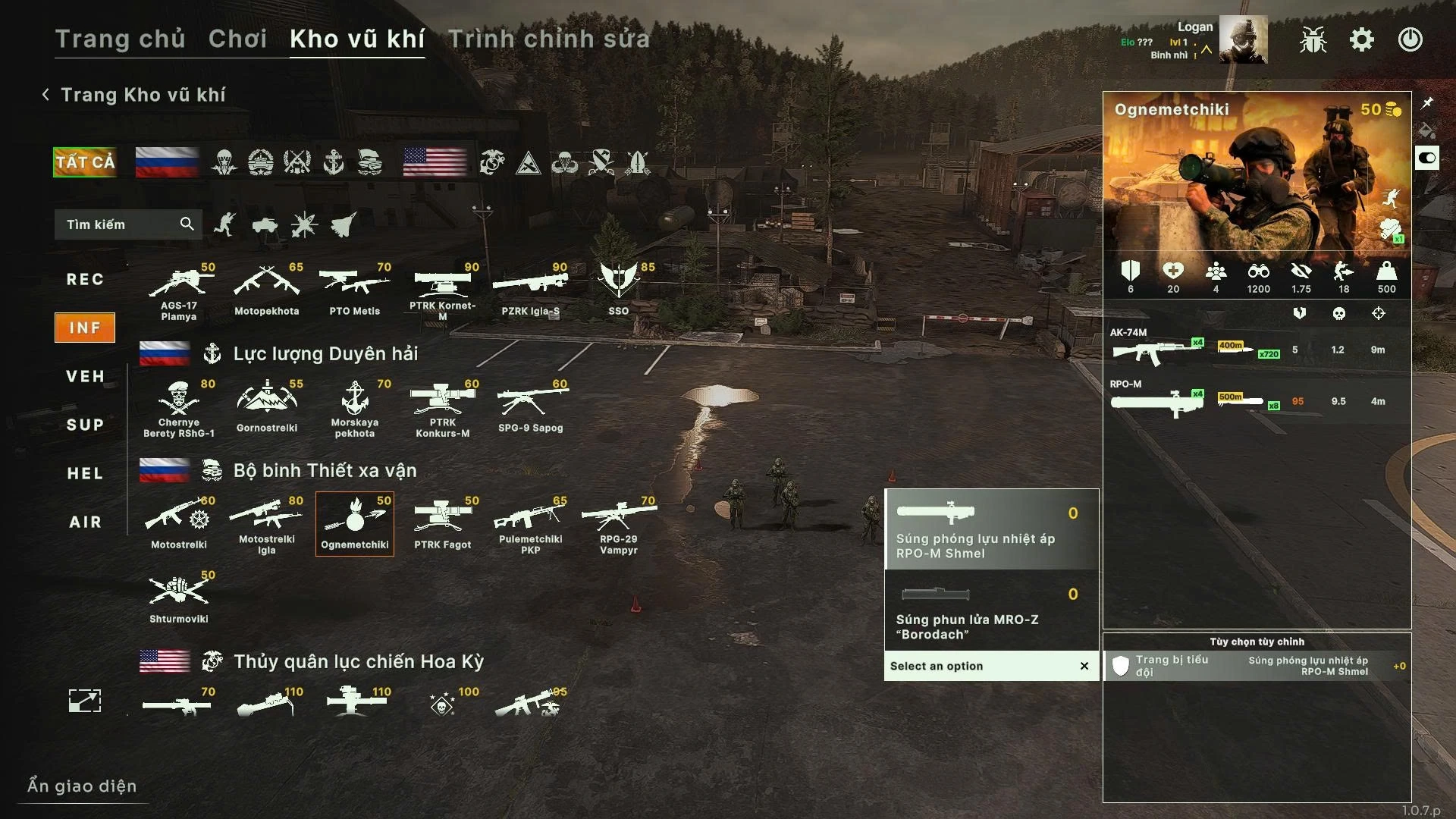Switch to the VEH category
Viewport: 1456px width, 819px height.
85,376
